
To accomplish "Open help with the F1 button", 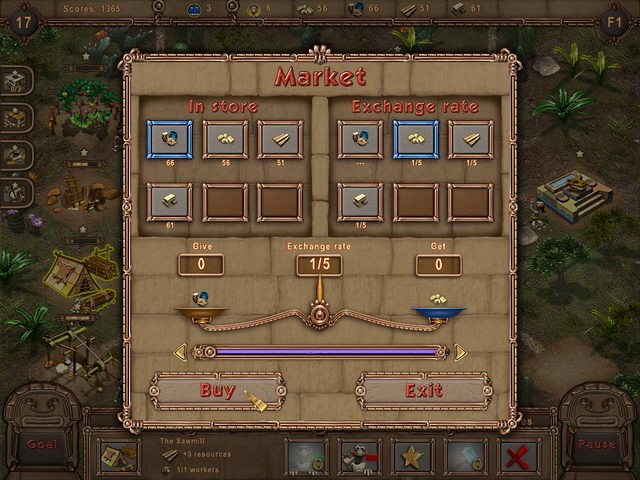I will point(613,21).
